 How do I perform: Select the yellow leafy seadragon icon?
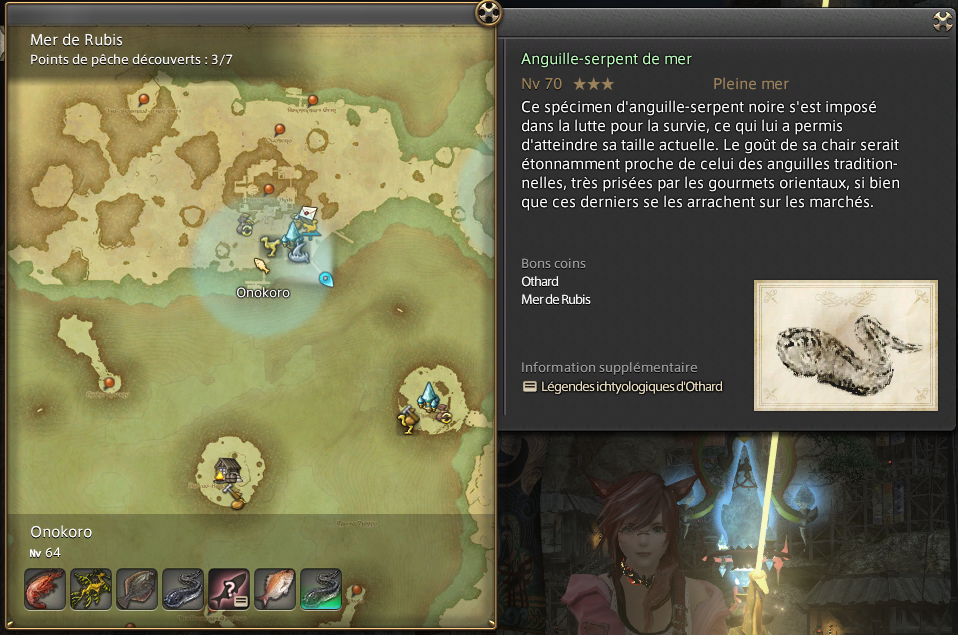[91, 589]
